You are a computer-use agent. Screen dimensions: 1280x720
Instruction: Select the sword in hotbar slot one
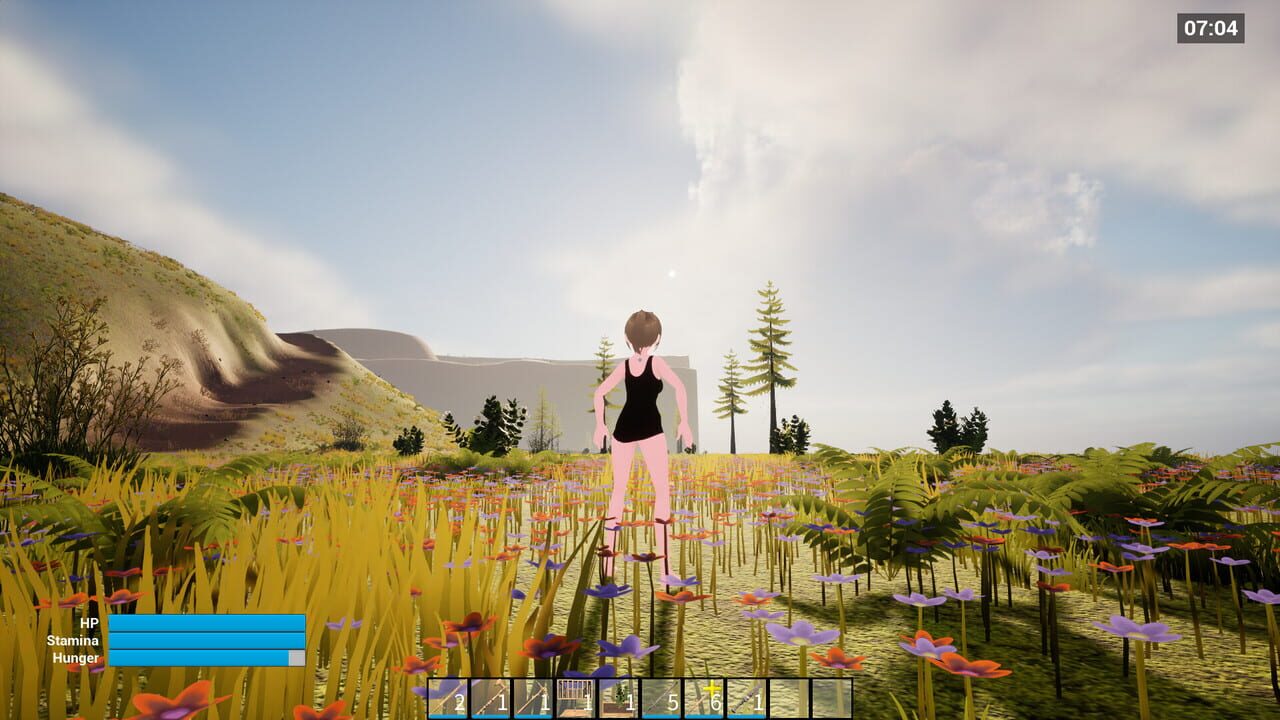(446, 697)
